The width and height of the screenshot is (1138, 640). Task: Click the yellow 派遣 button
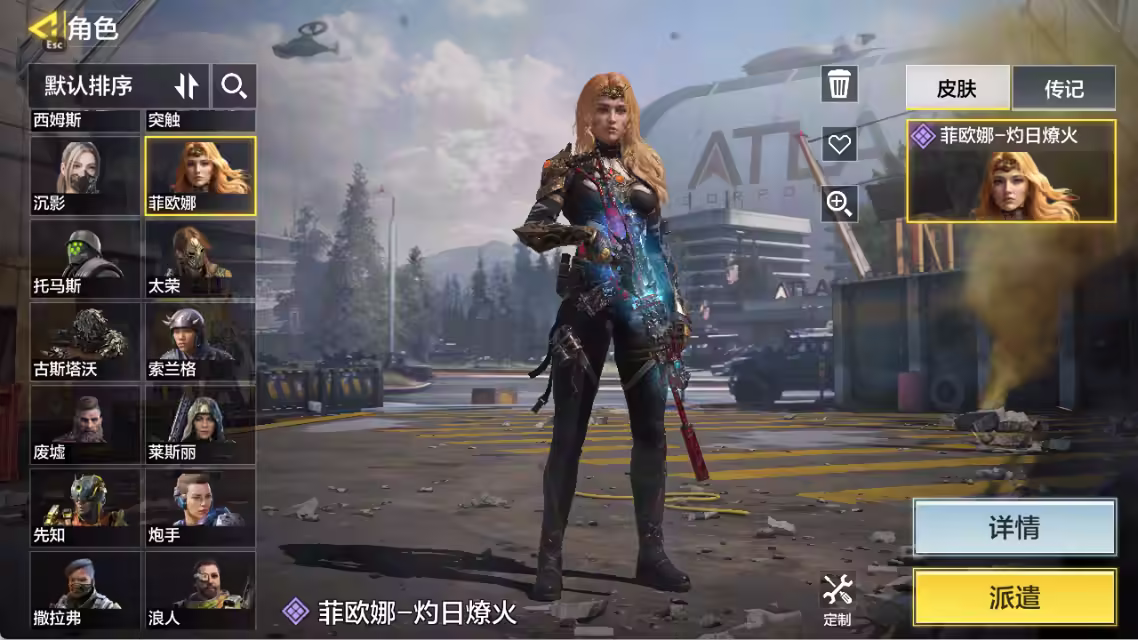click(1014, 597)
